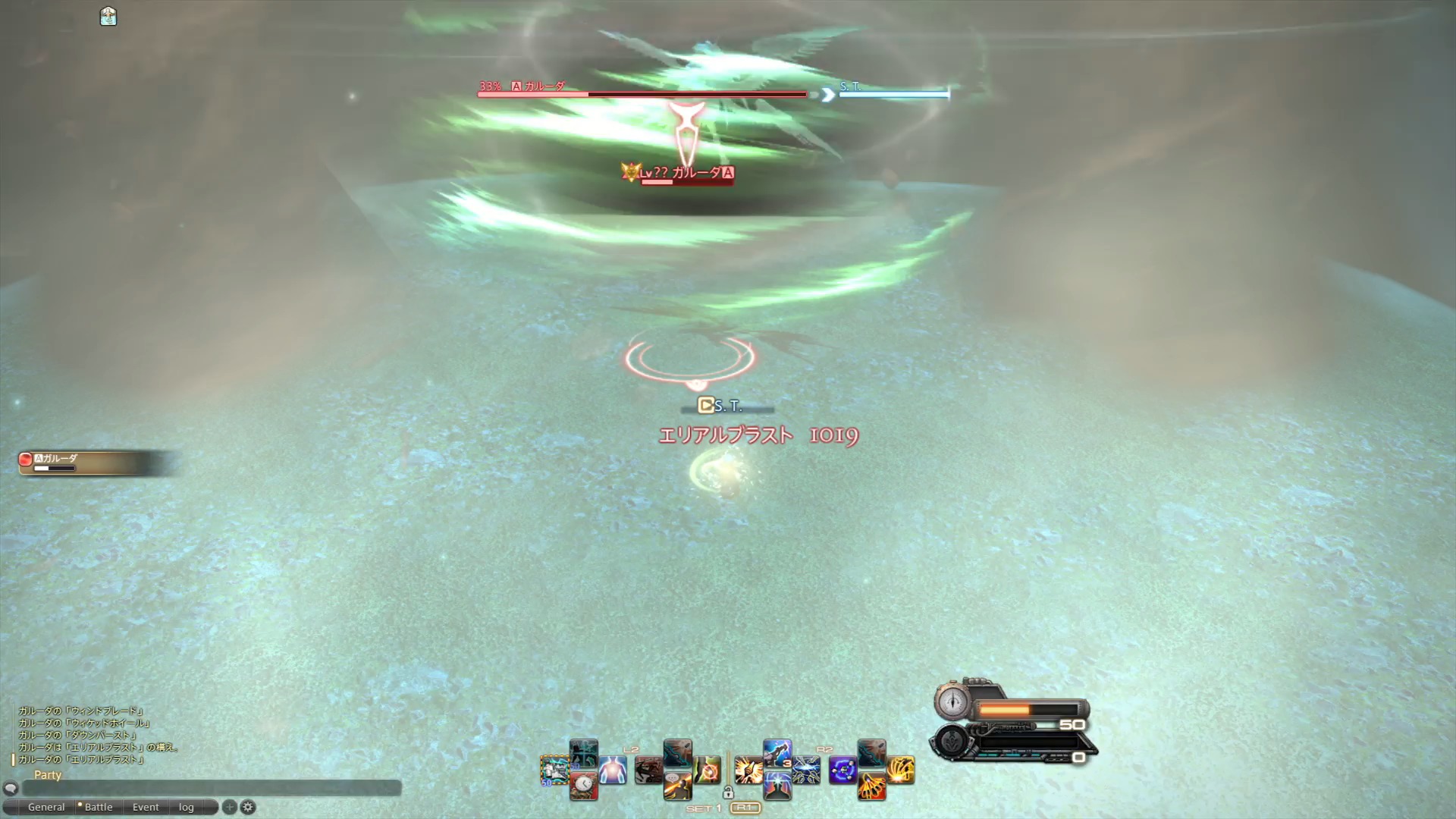Image resolution: width=1456 pixels, height=819 pixels.
Task: Open chat settings via the gear icon
Action: [248, 808]
